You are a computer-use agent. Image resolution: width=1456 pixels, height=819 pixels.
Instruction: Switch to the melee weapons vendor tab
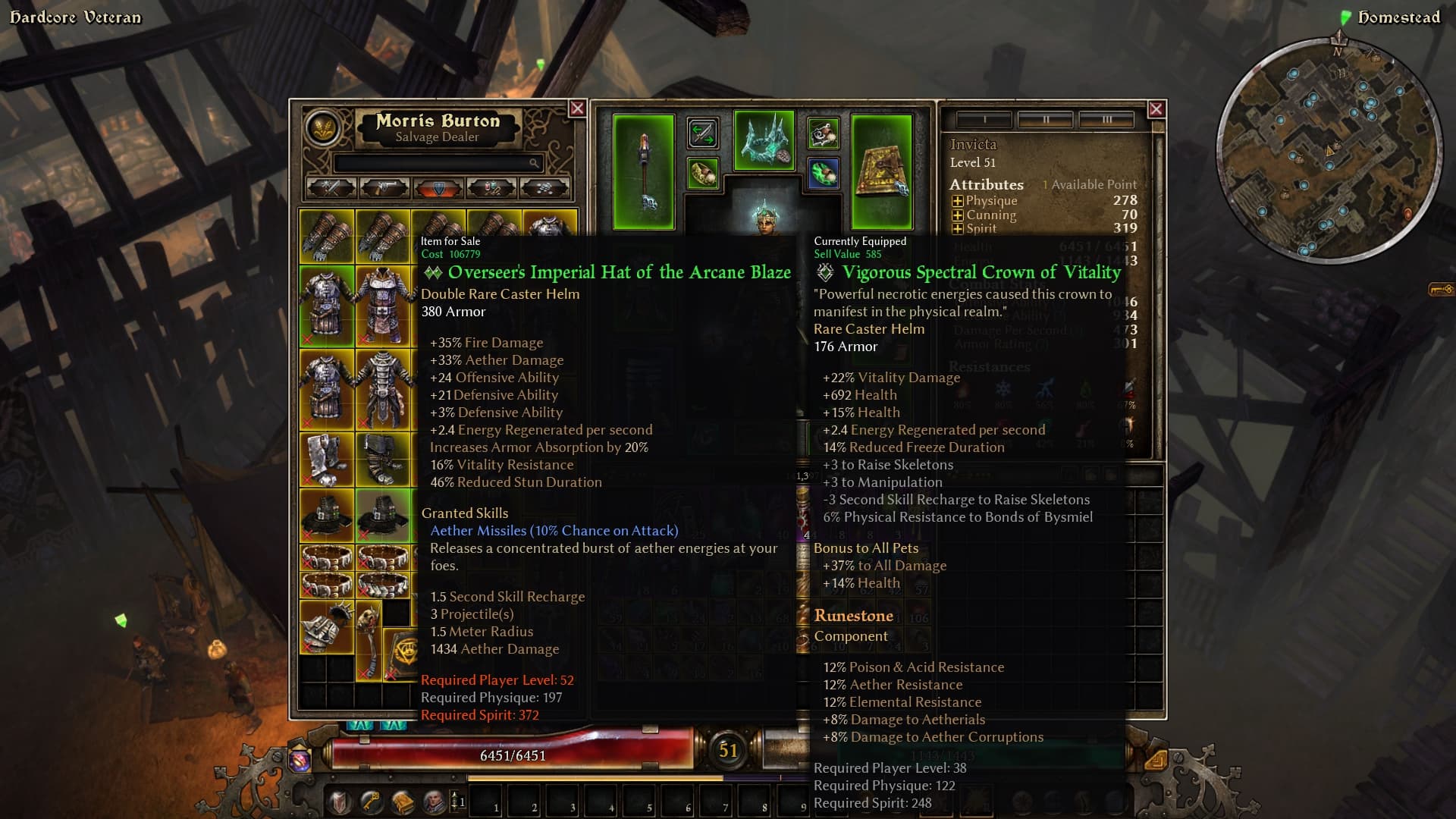click(331, 187)
